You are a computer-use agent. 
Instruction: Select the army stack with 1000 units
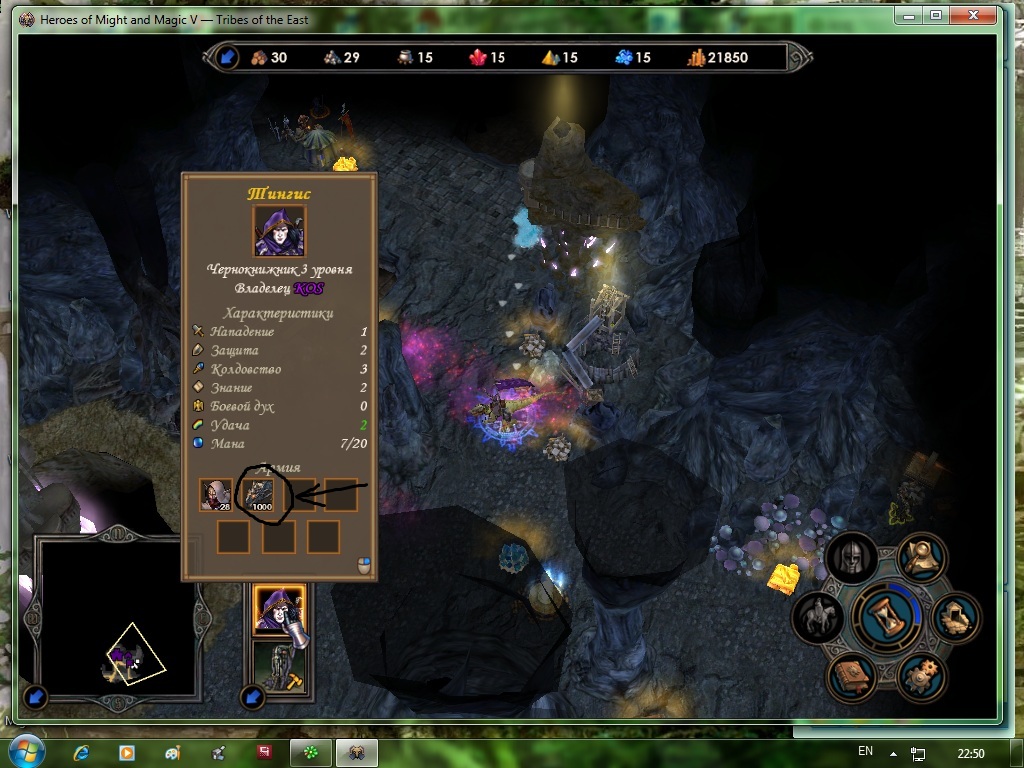(261, 495)
